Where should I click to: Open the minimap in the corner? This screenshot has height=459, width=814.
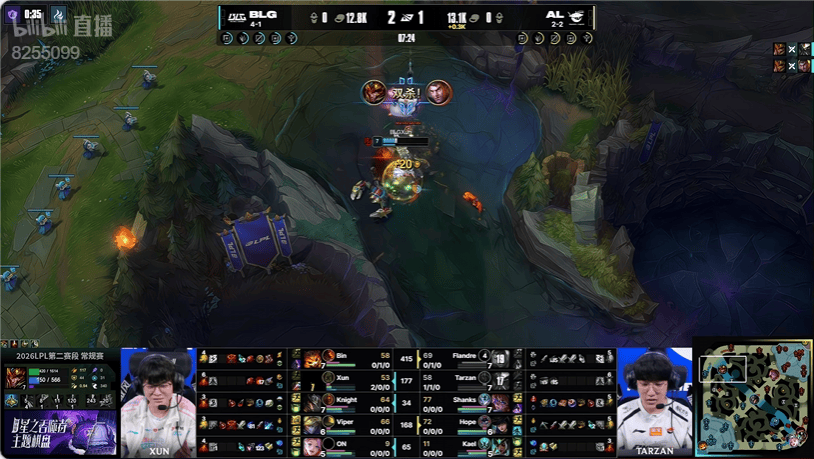point(753,396)
